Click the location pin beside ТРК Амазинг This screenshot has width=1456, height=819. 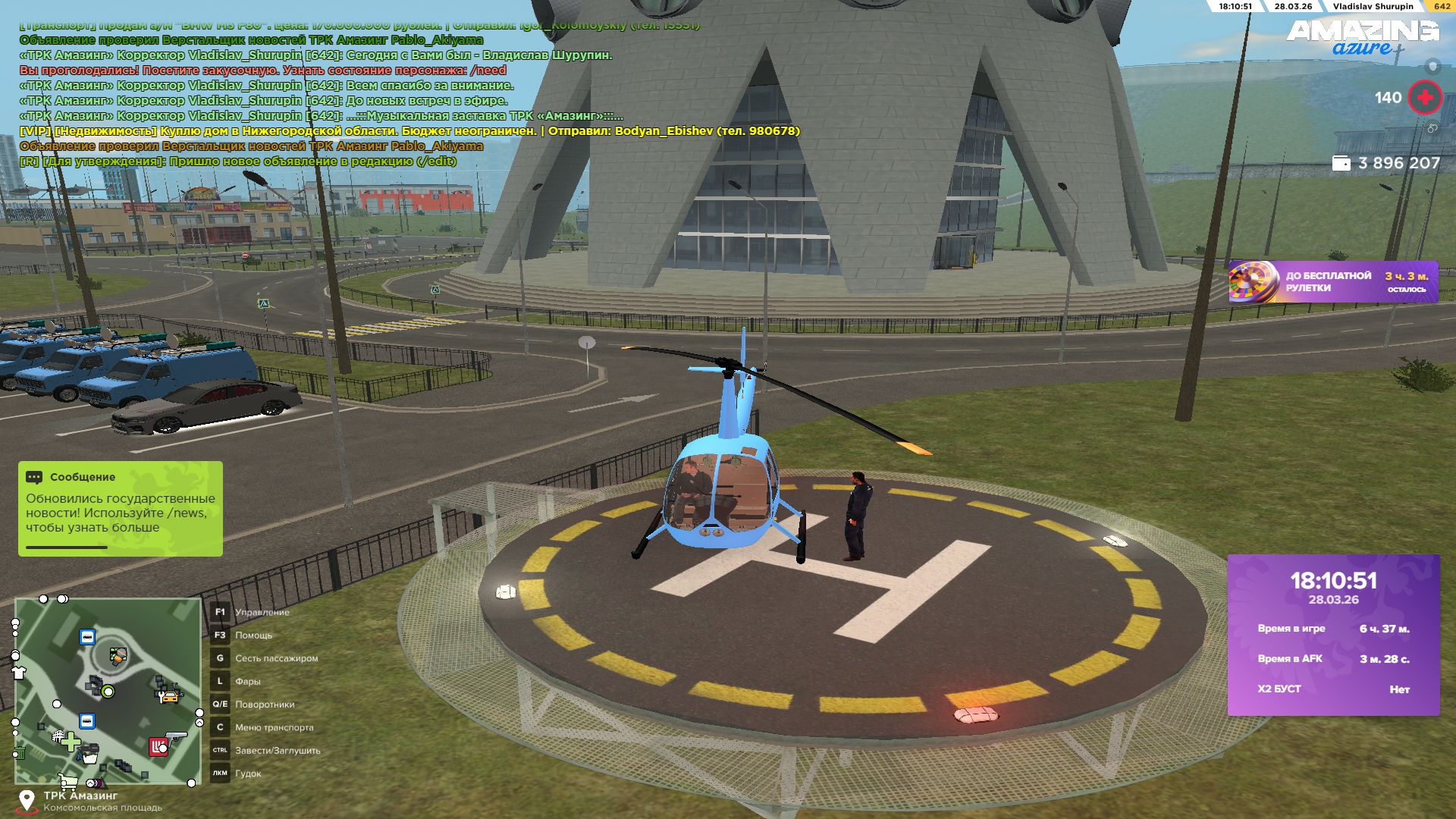[27, 801]
